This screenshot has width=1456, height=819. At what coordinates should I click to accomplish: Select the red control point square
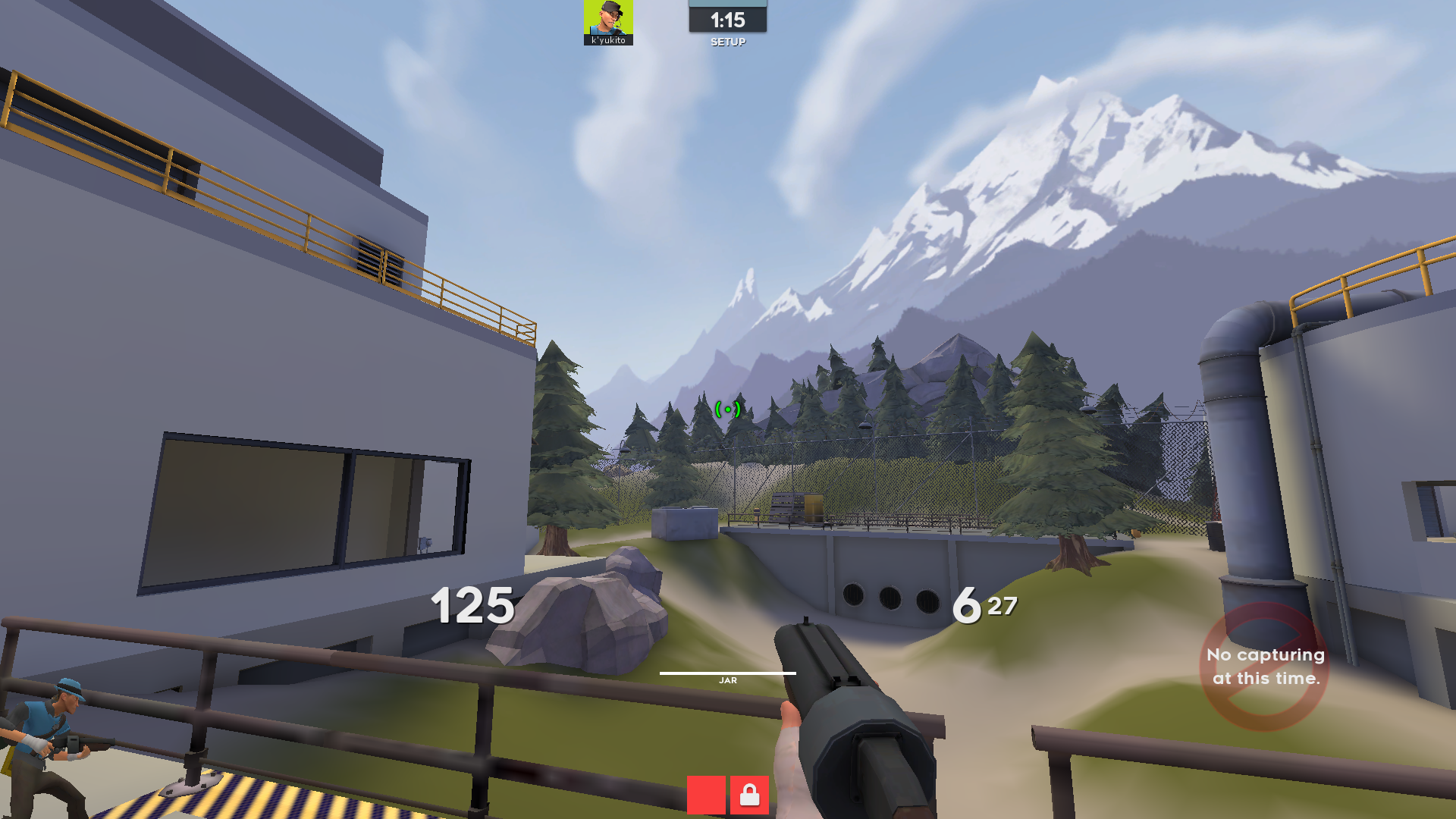706,795
